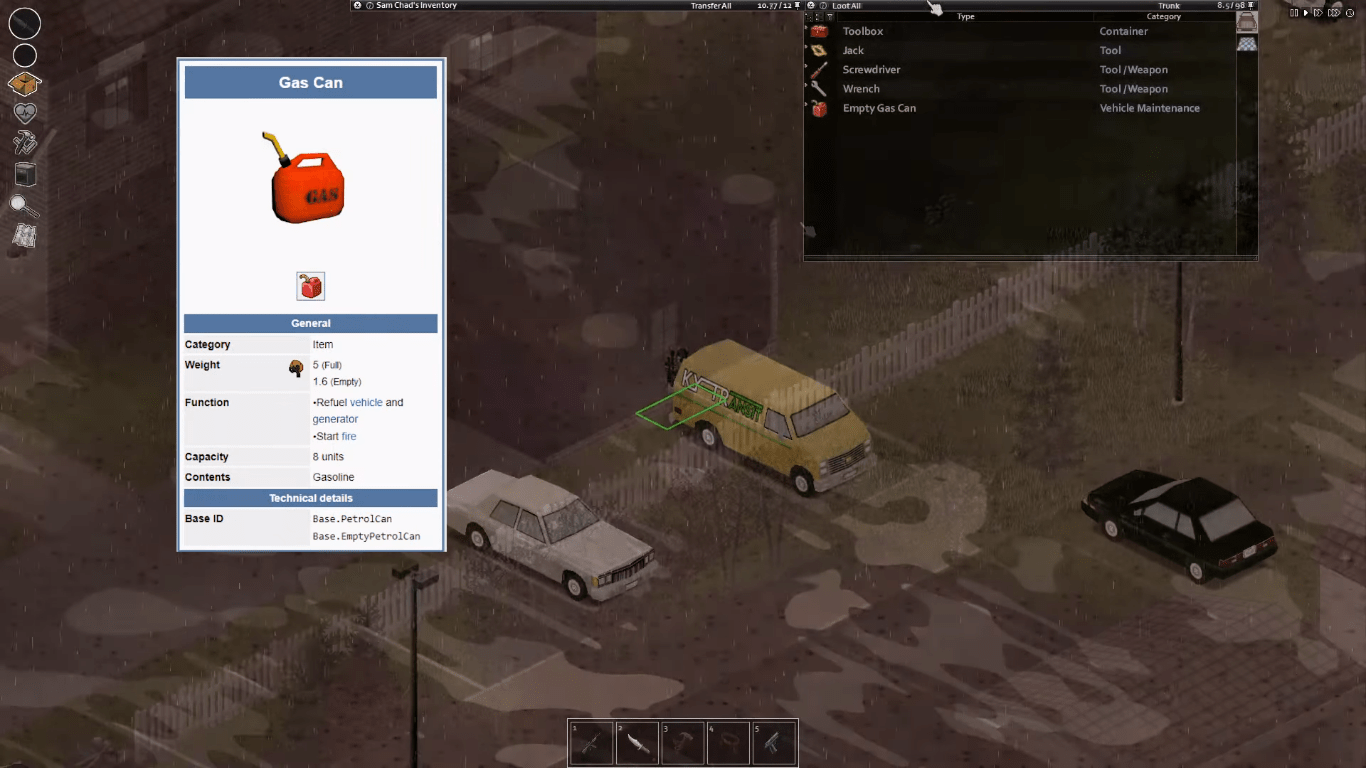This screenshot has height=768, width=1366.
Task: Open the inventory using the crate icon
Action: pos(24,84)
